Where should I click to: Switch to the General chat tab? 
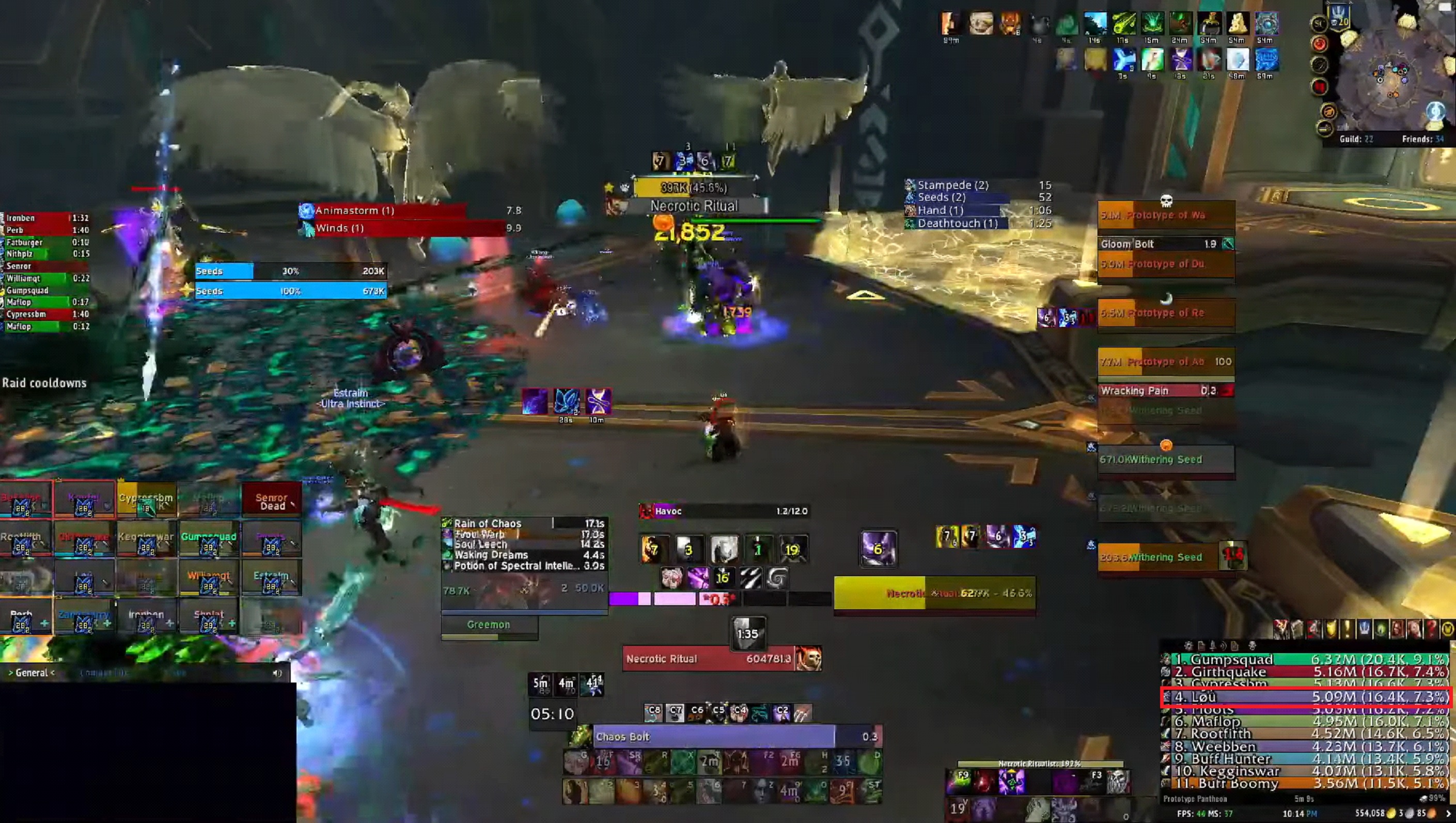(x=32, y=673)
